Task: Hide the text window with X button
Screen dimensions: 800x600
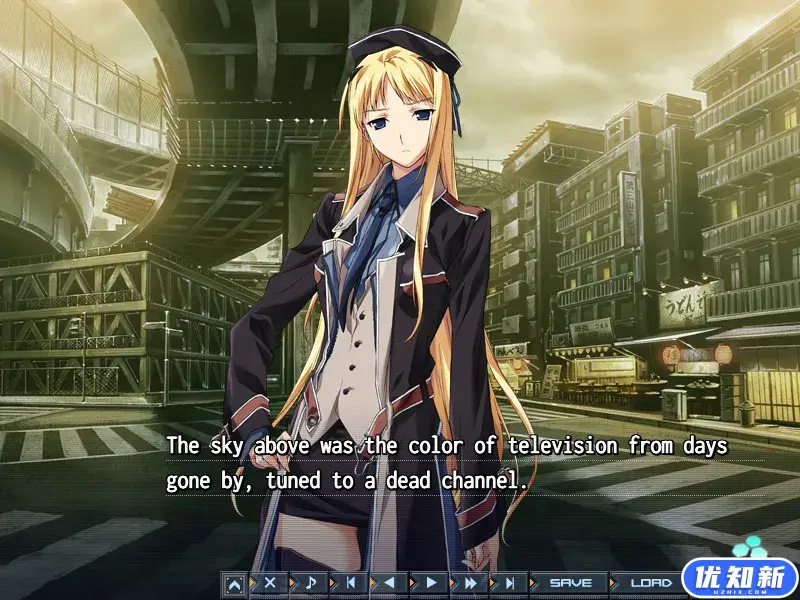Action: 269,582
